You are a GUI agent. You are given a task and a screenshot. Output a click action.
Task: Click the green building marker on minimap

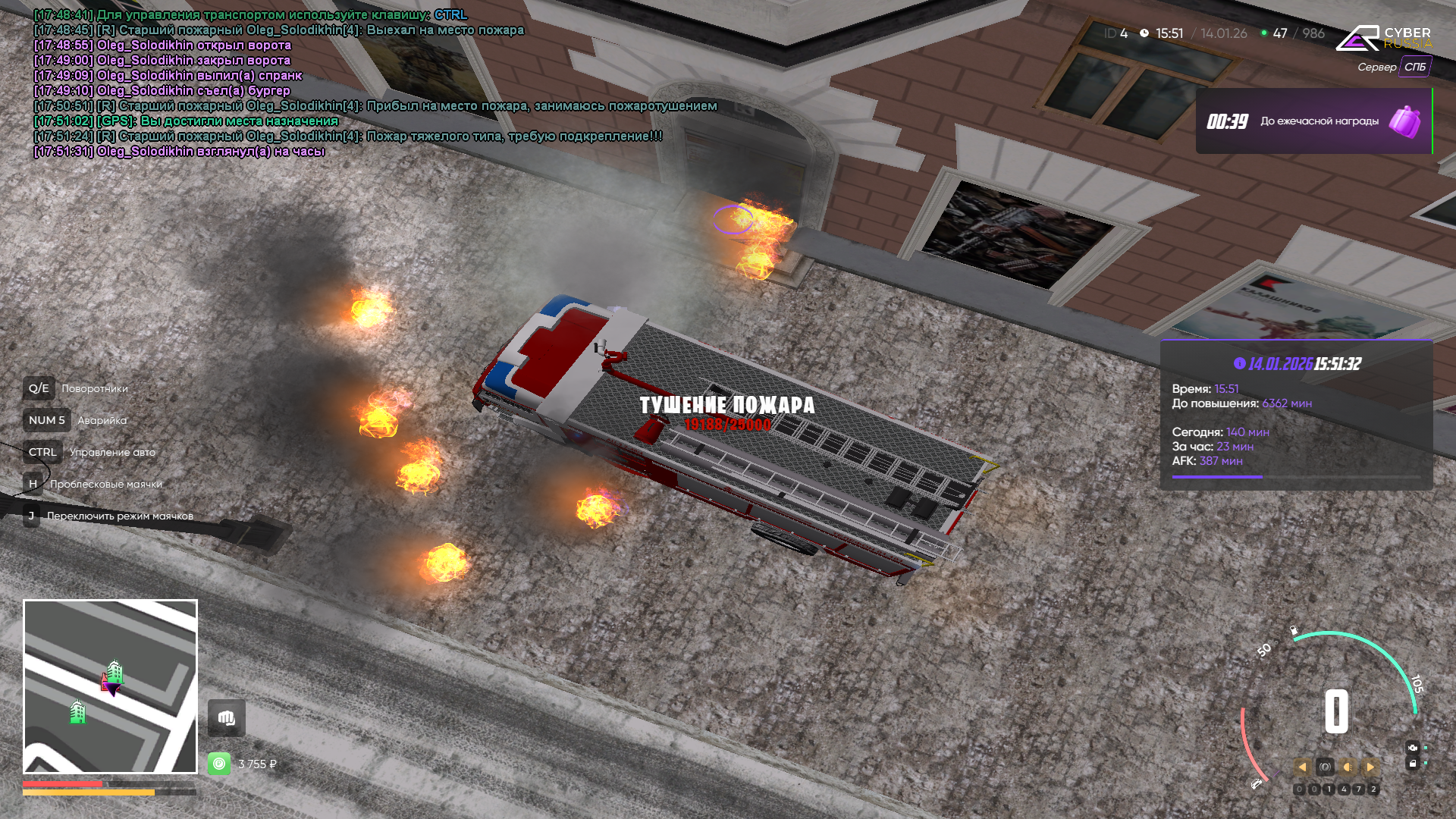77,712
